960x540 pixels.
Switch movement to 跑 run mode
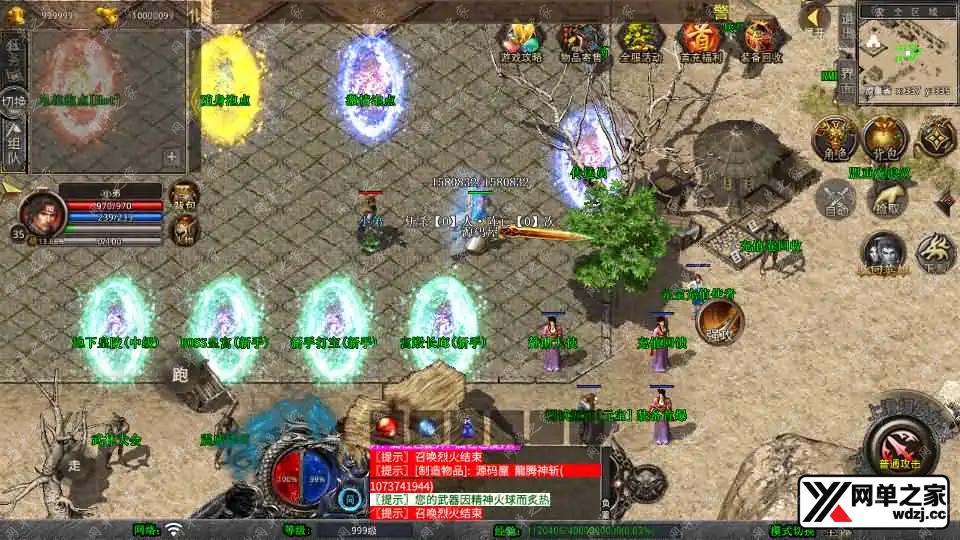point(181,376)
